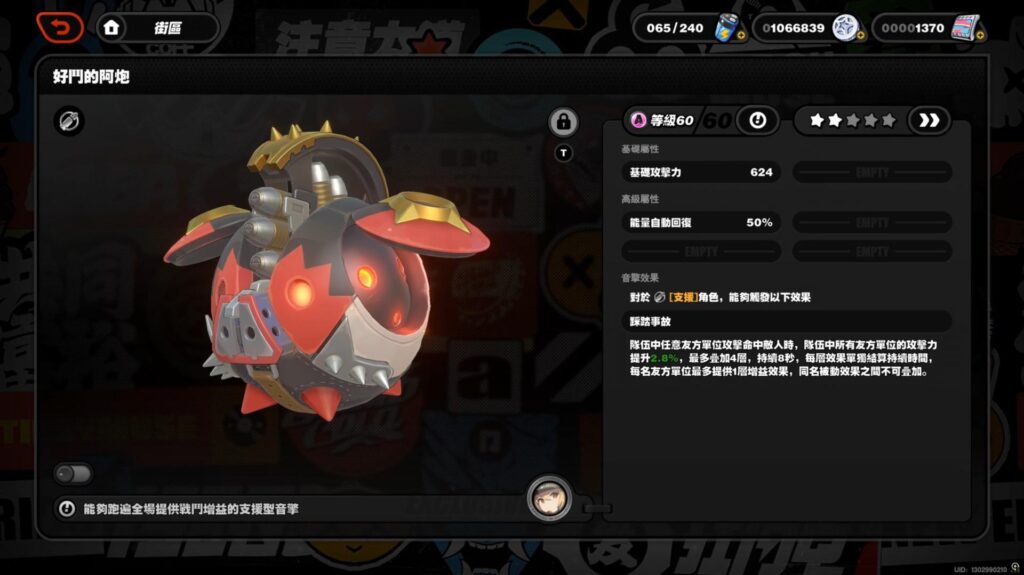The height and width of the screenshot is (575, 1024).
Task: Return to the 街區 home screen
Action: [112, 28]
